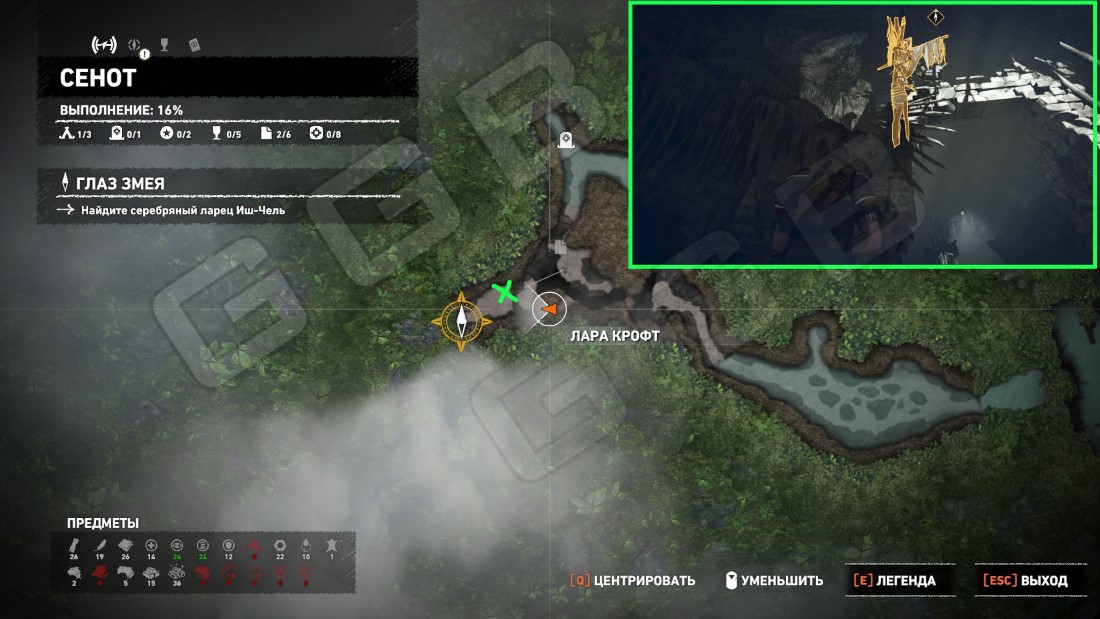Select the tomb marker on the map
This screenshot has height=619, width=1100.
pos(567,141)
